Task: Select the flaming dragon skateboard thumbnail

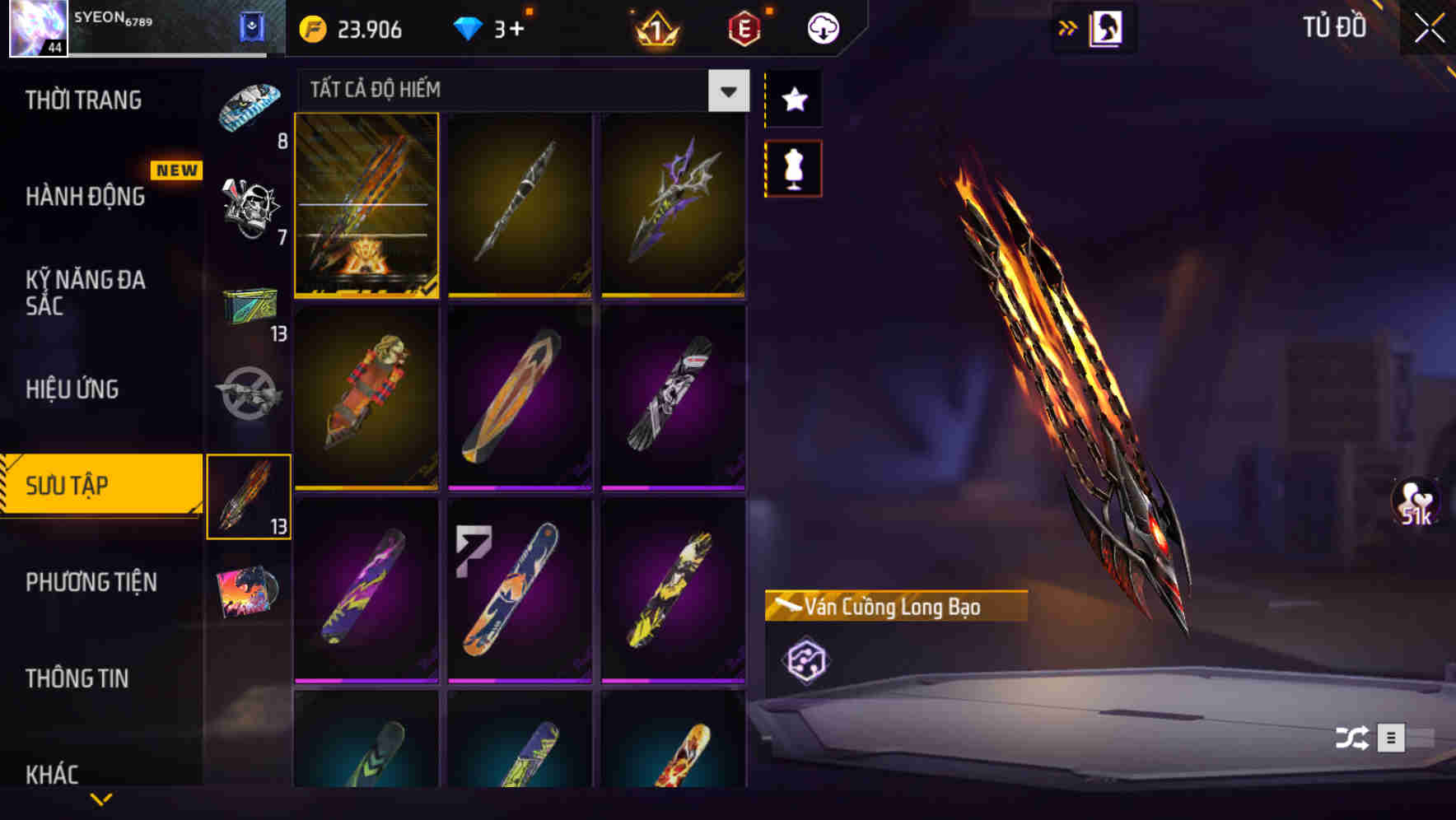Action: (366, 206)
